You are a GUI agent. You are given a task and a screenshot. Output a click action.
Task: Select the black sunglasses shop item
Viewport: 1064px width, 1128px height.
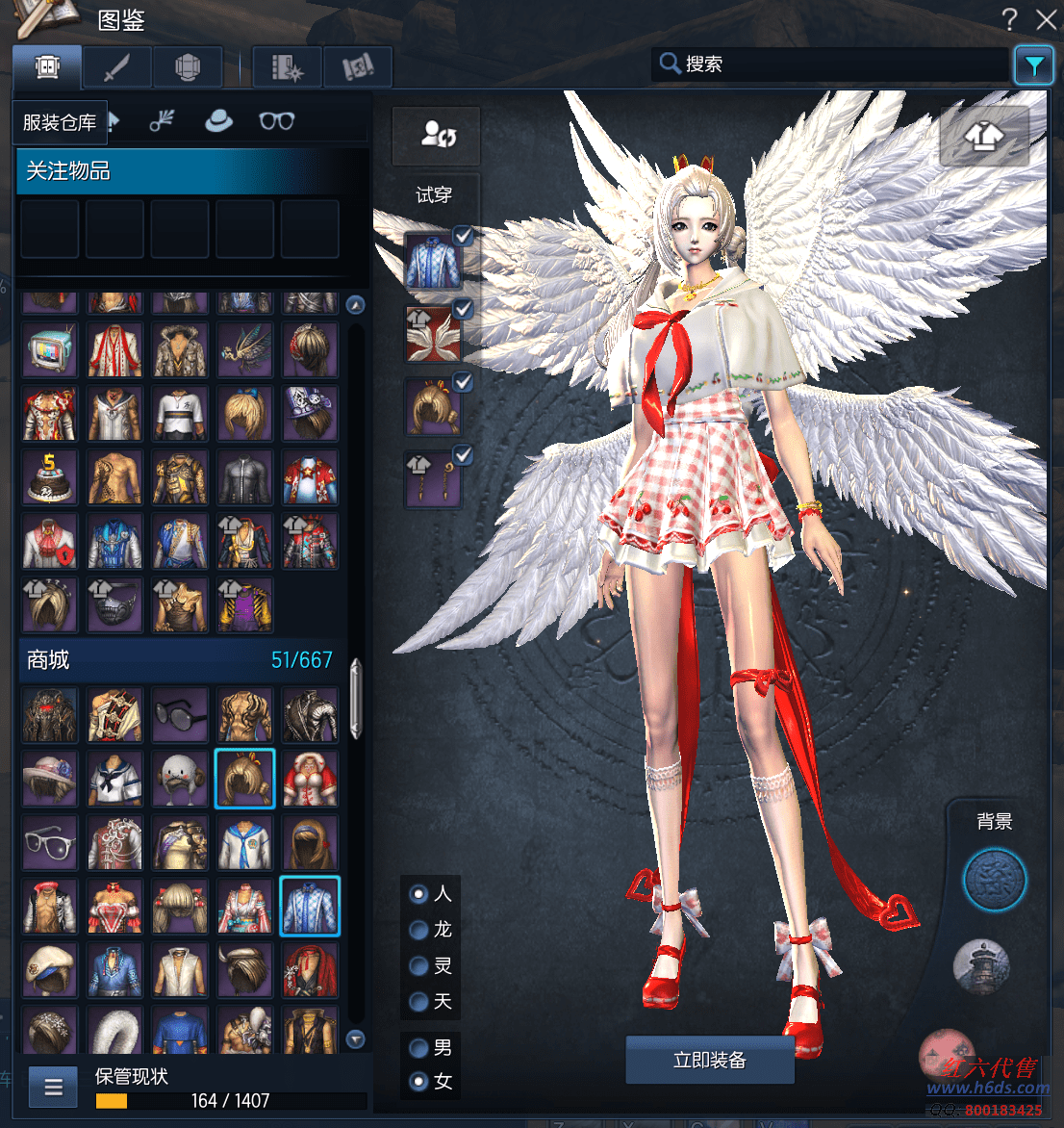pos(180,714)
